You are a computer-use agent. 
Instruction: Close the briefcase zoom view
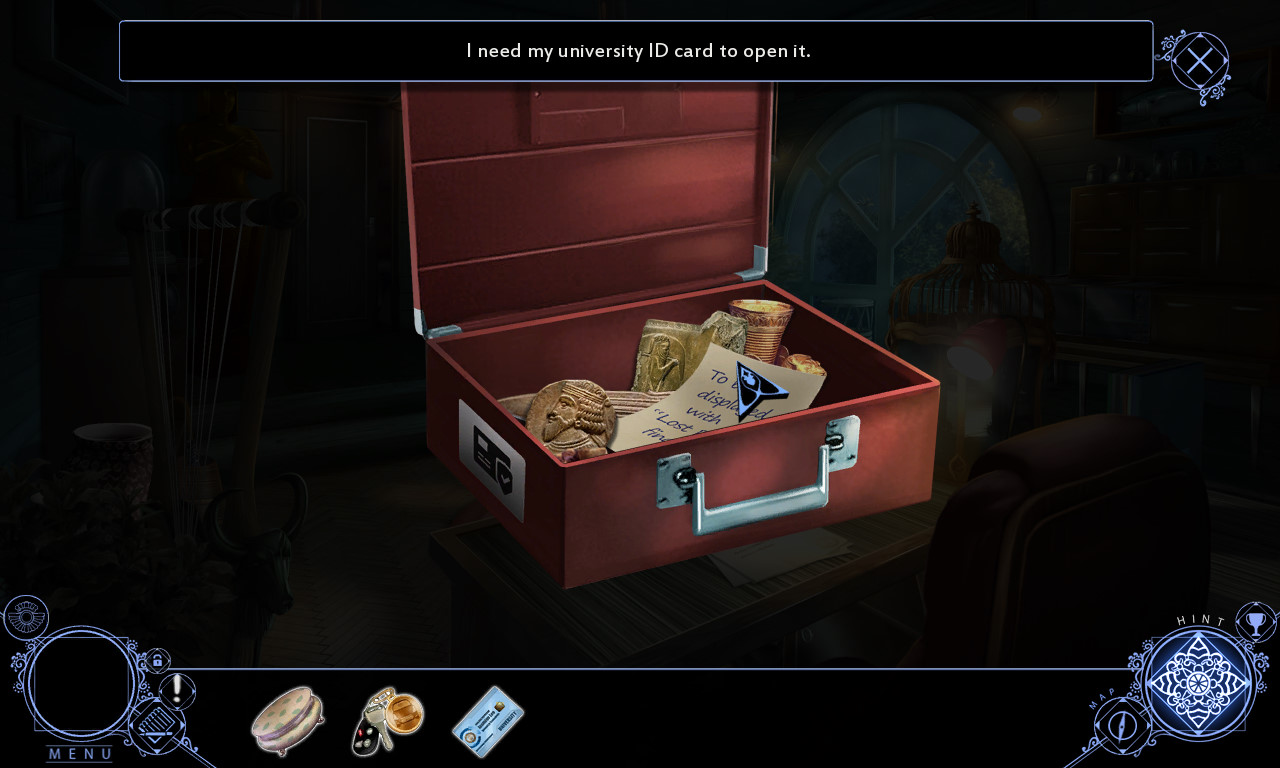1199,62
